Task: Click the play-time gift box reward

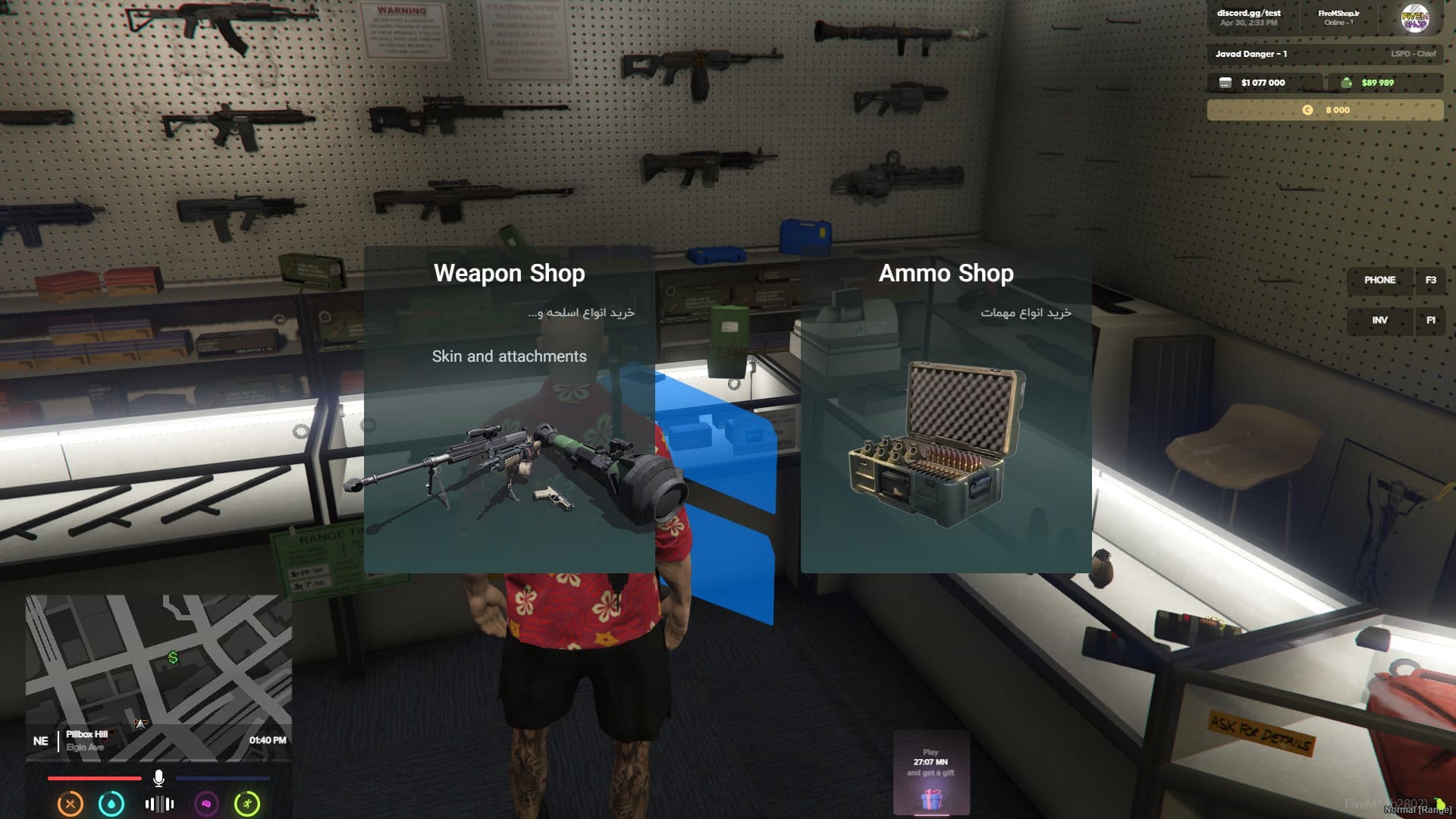Action: tap(931, 798)
